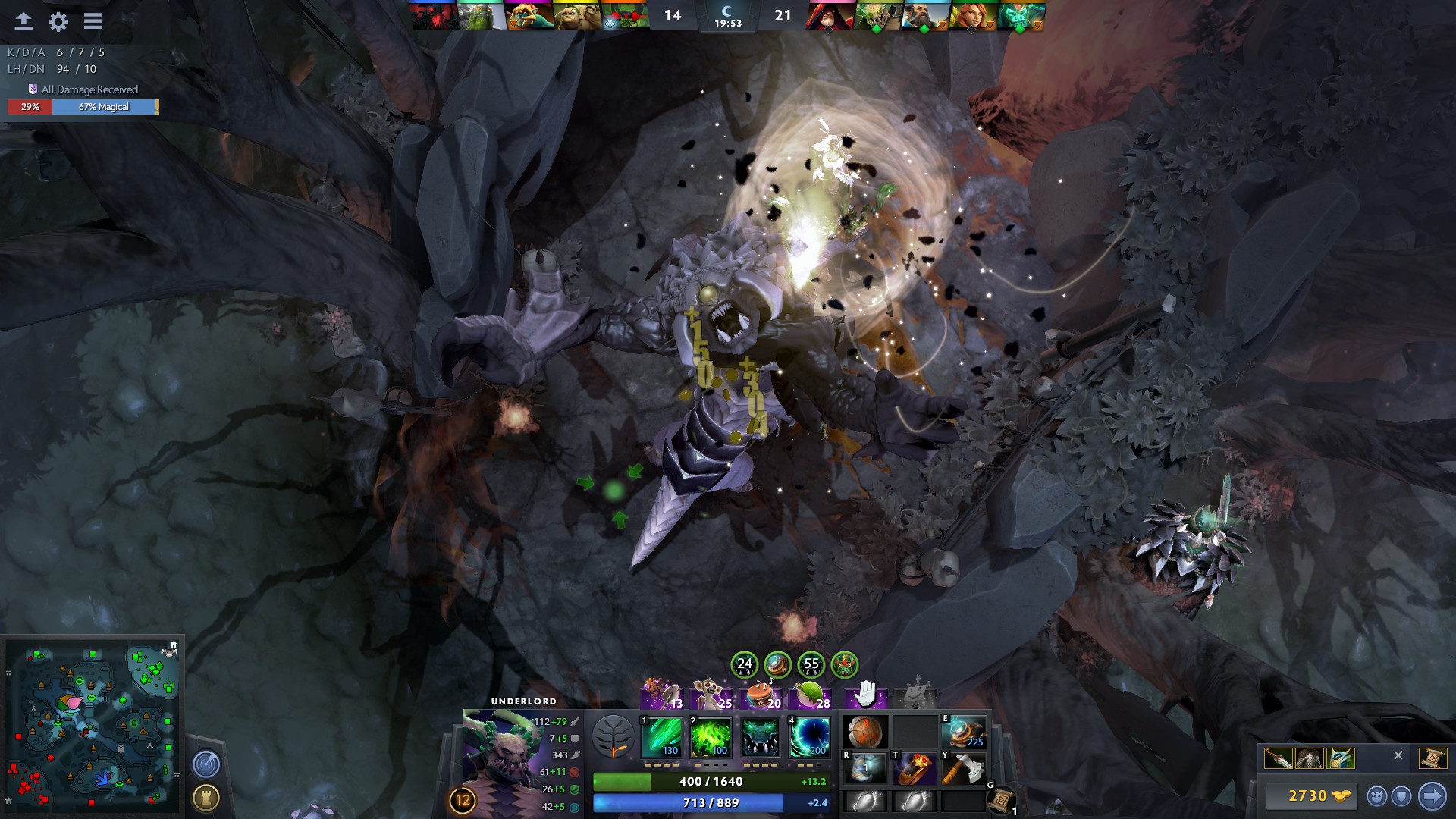Select the Atrophy Aura ability icon

click(x=760, y=737)
